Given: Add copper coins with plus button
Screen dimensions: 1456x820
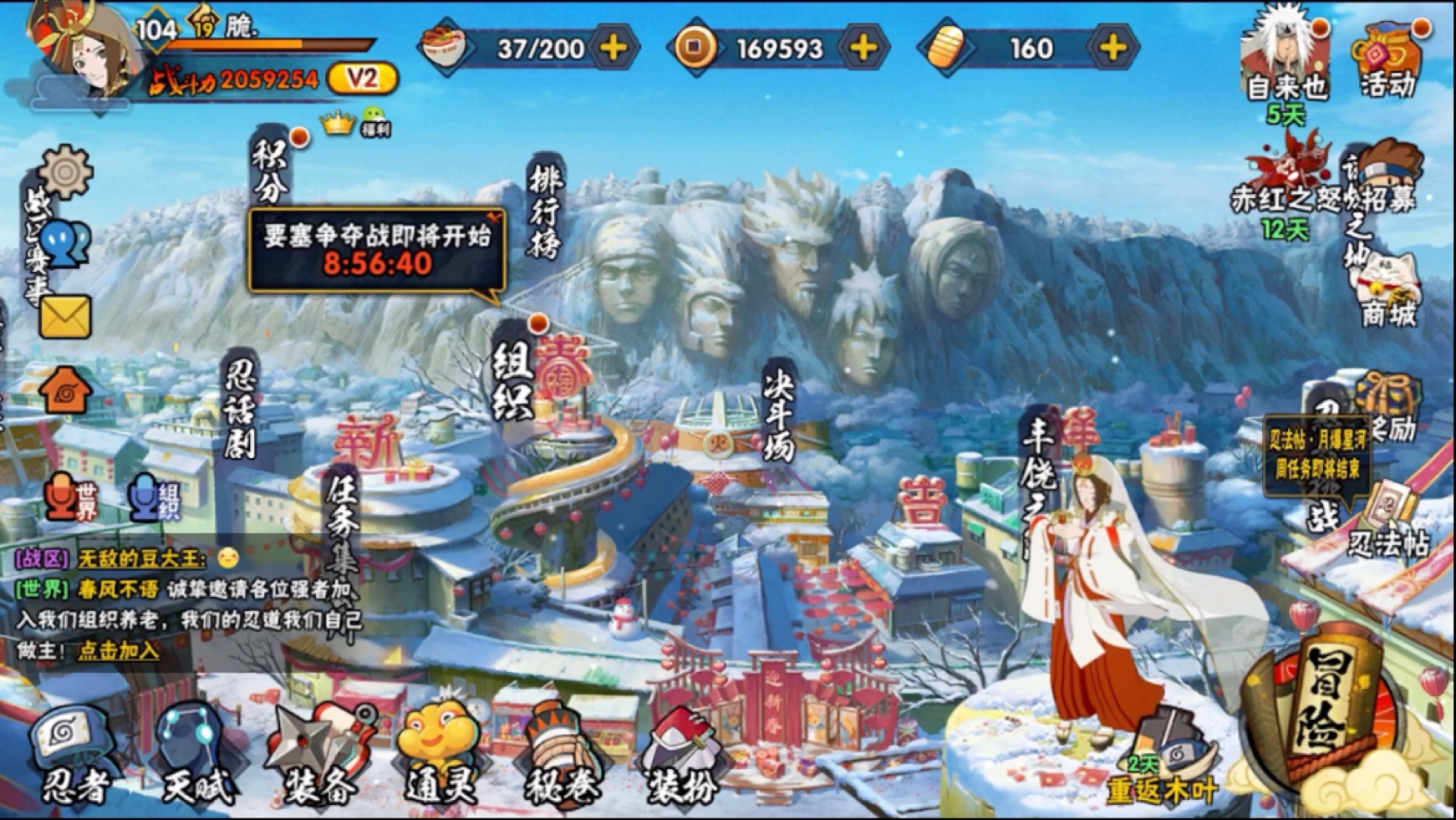Looking at the screenshot, I should click(x=863, y=48).
